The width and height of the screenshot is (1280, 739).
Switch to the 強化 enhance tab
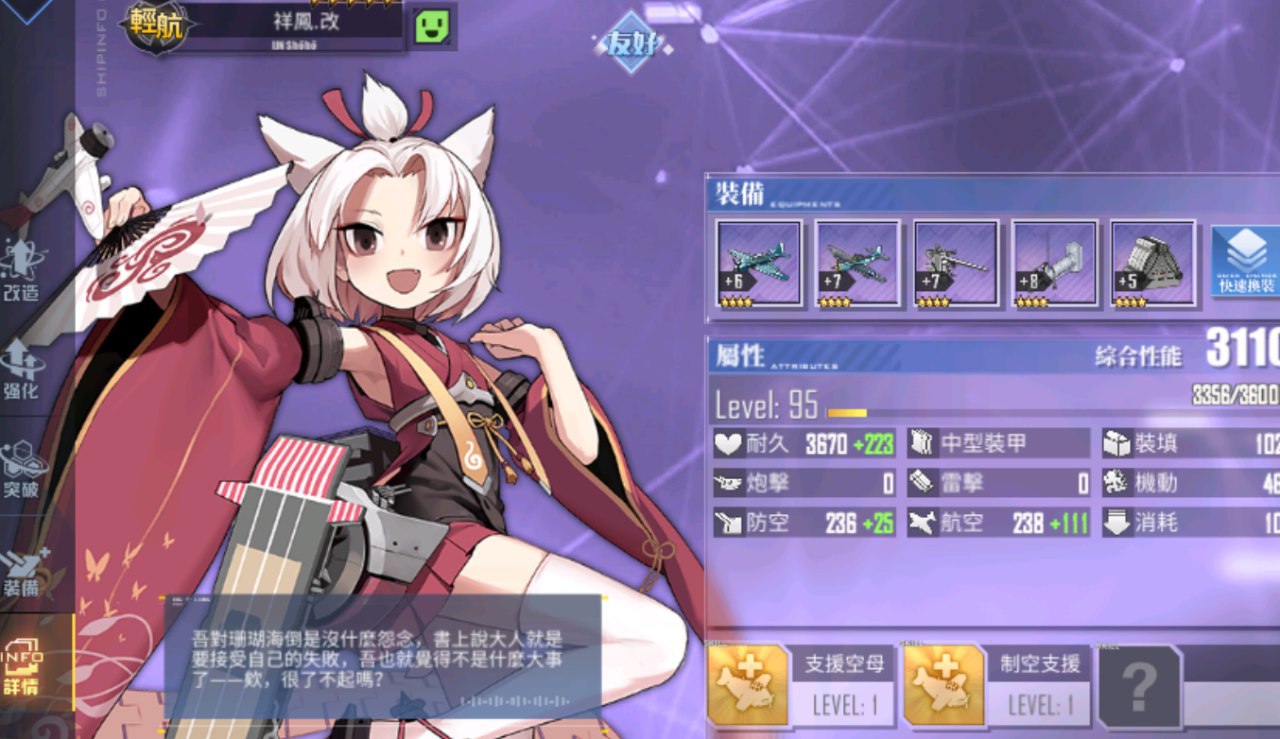pyautogui.click(x=24, y=368)
